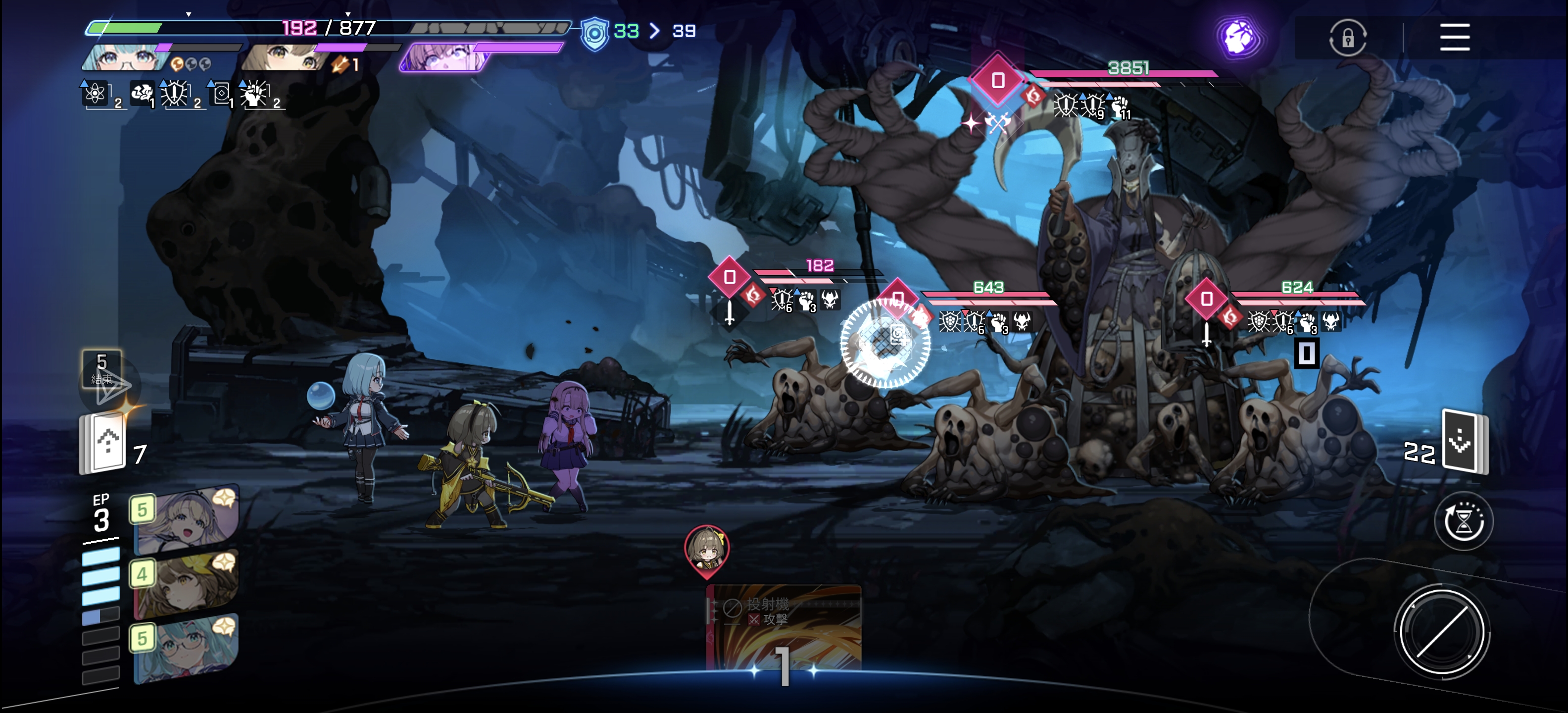Open the hamburger menu

(1454, 37)
